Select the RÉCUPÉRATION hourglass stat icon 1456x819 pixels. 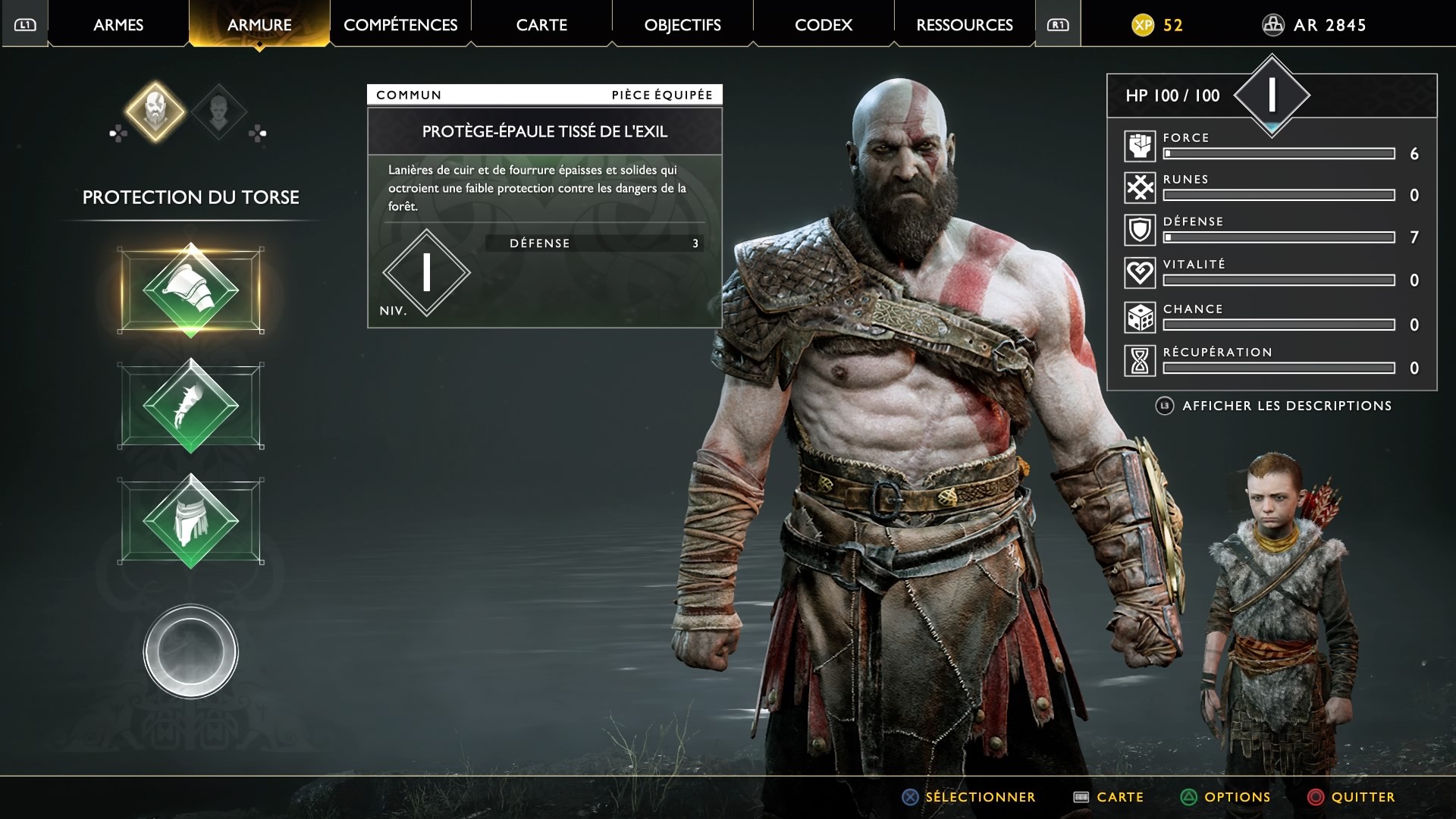point(1140,361)
